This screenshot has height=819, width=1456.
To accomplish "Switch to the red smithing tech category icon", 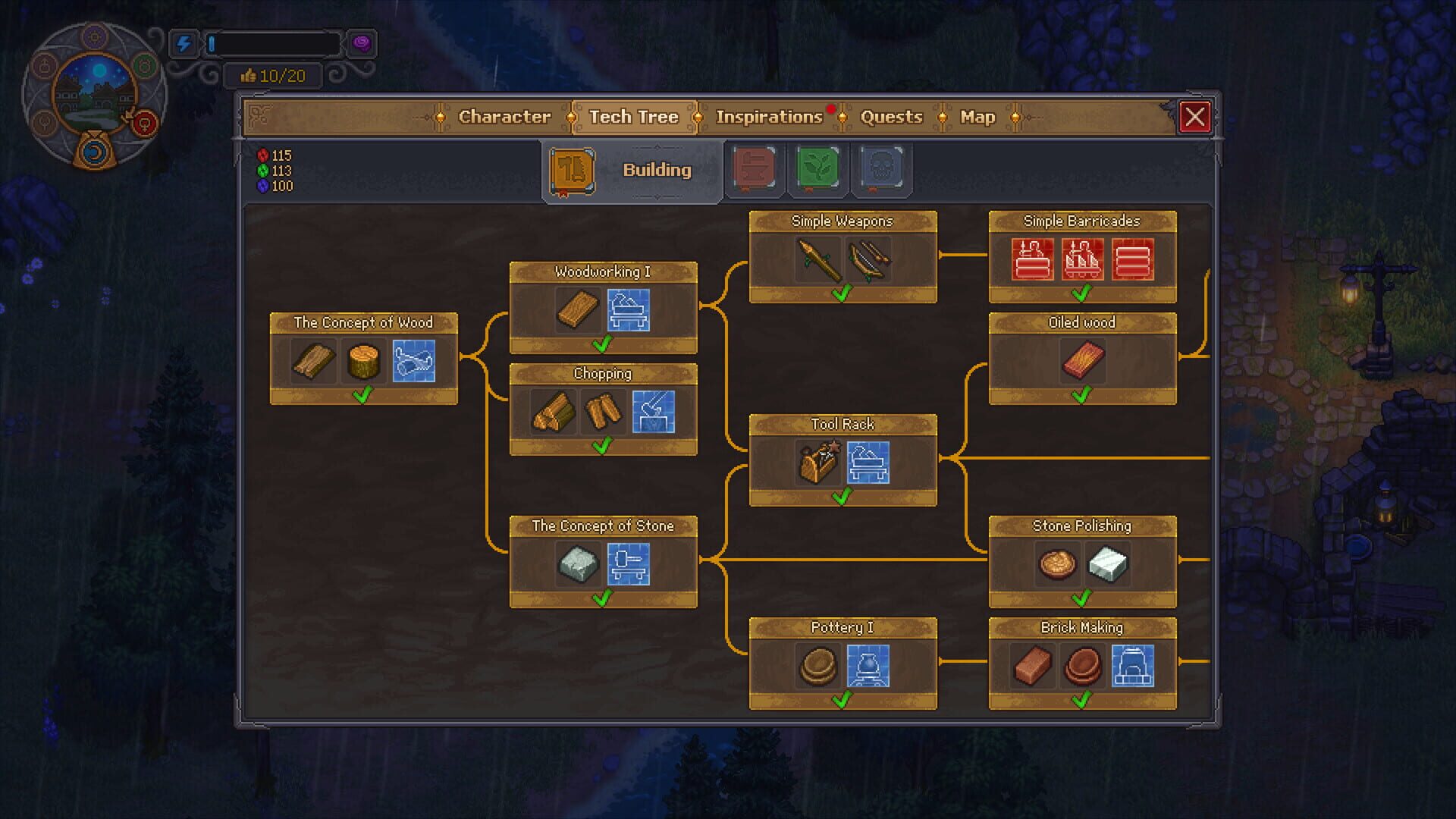I will coord(755,169).
